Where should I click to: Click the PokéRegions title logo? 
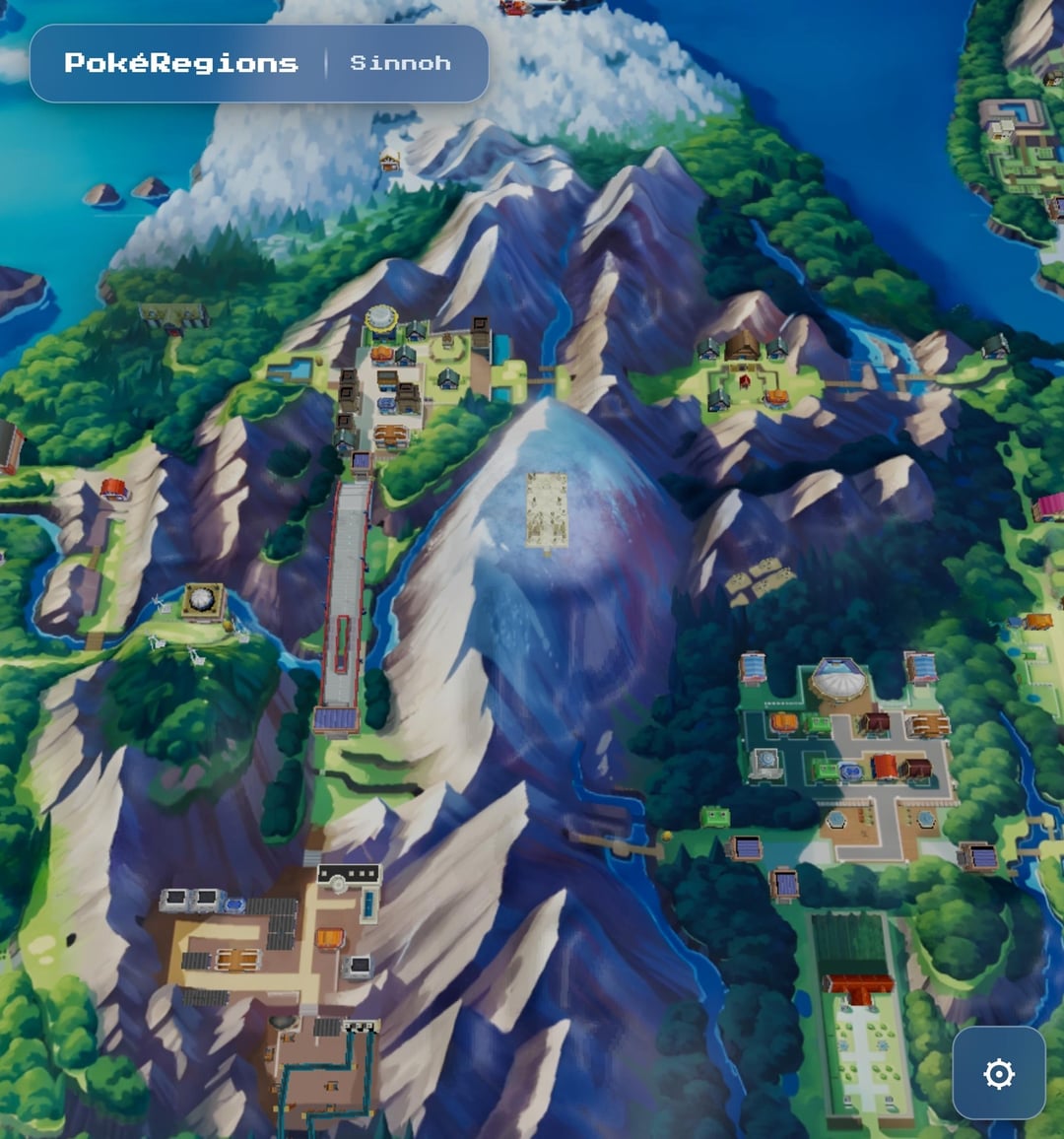click(x=181, y=63)
